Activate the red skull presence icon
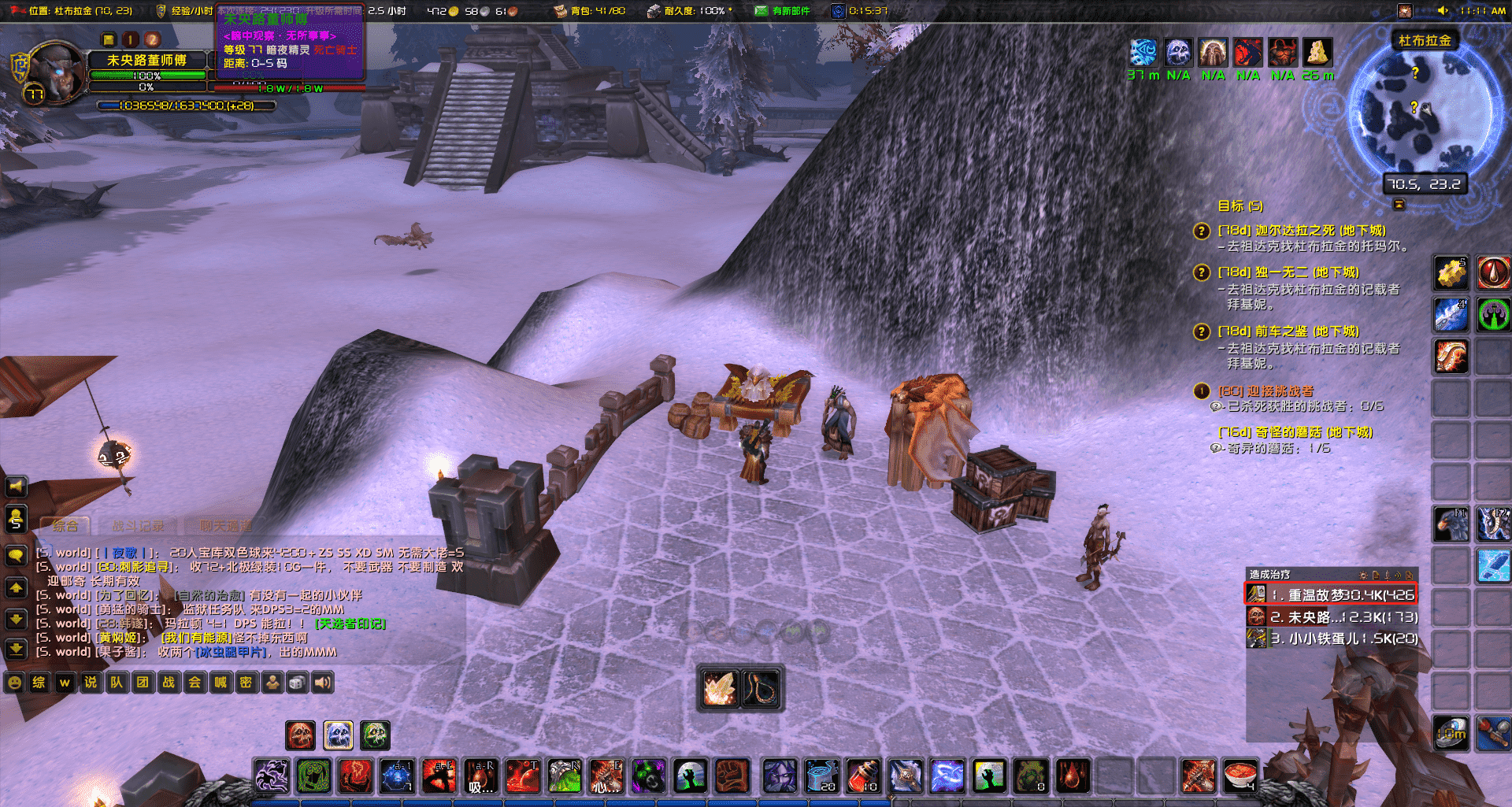Screen dimensions: 1512x807 (x=299, y=735)
